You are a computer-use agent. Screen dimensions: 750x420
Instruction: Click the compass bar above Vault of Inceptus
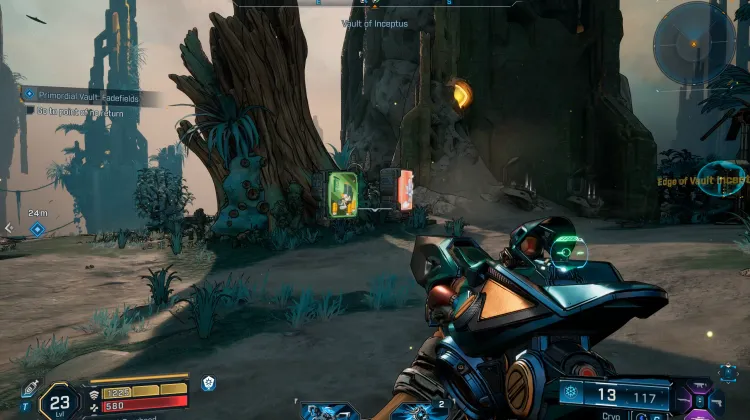pos(375,4)
